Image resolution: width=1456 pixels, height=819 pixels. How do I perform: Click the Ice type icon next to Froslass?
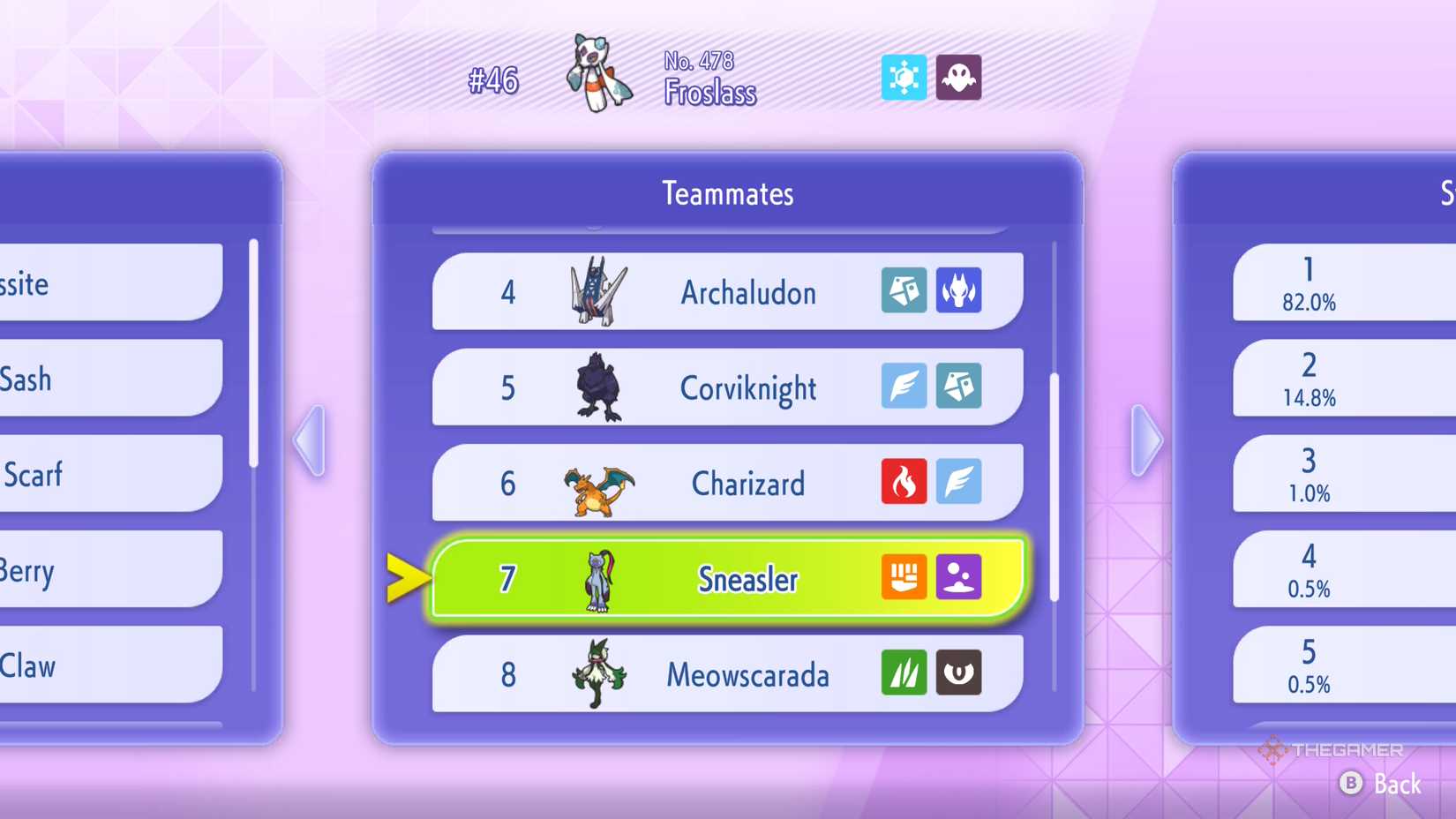(904, 78)
